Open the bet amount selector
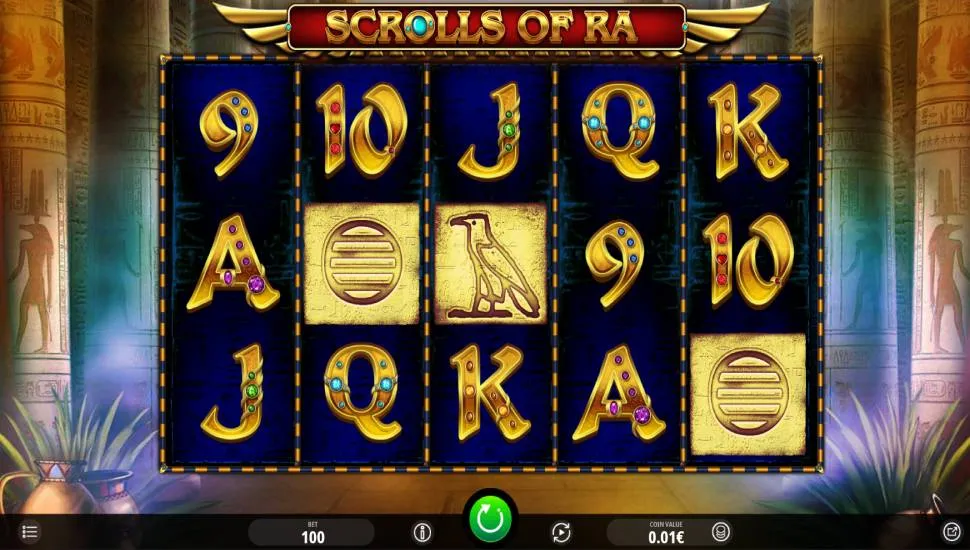The width and height of the screenshot is (970, 550). 311,532
